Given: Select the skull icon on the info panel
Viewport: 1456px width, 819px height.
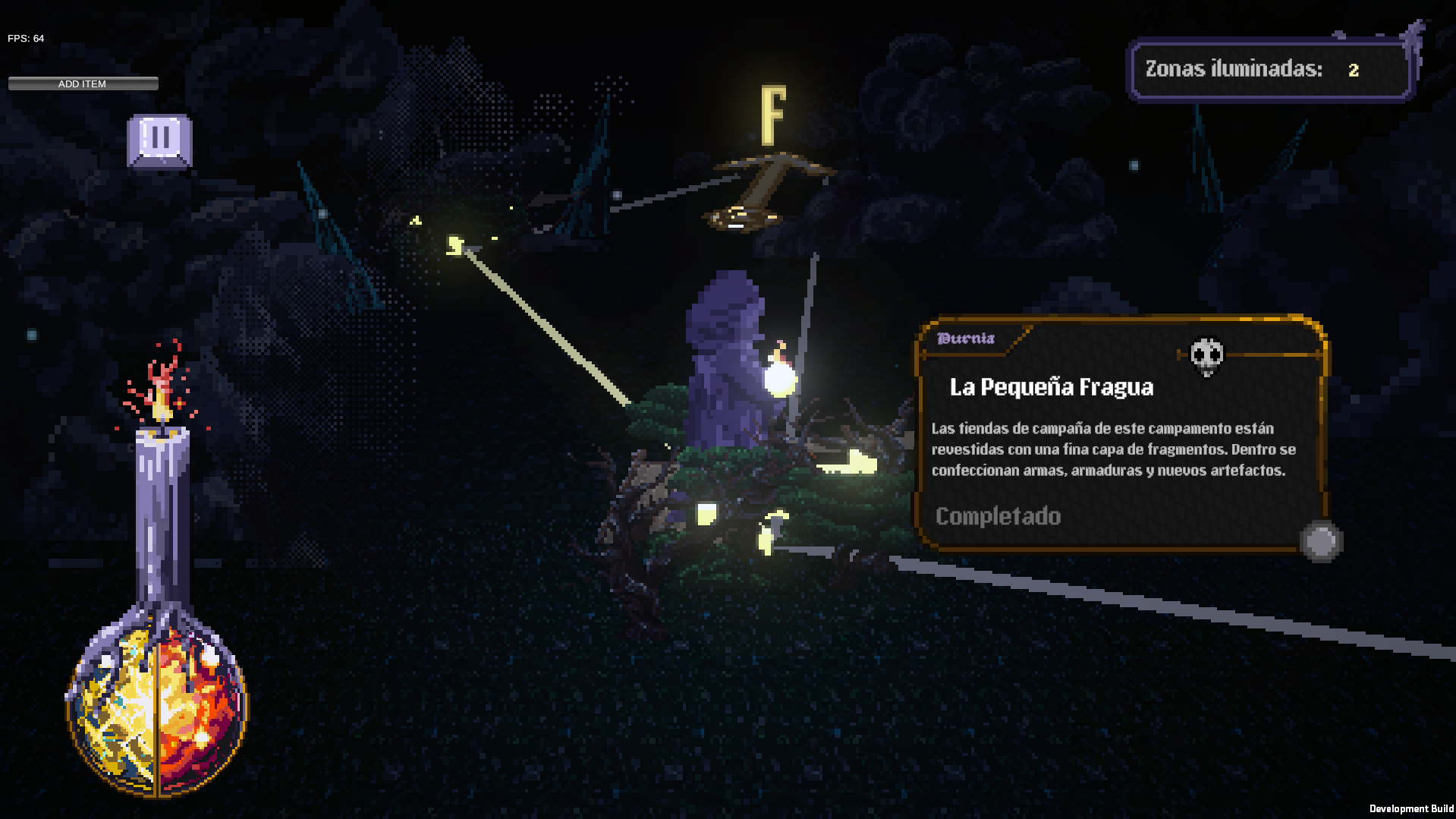Looking at the screenshot, I should [1206, 355].
